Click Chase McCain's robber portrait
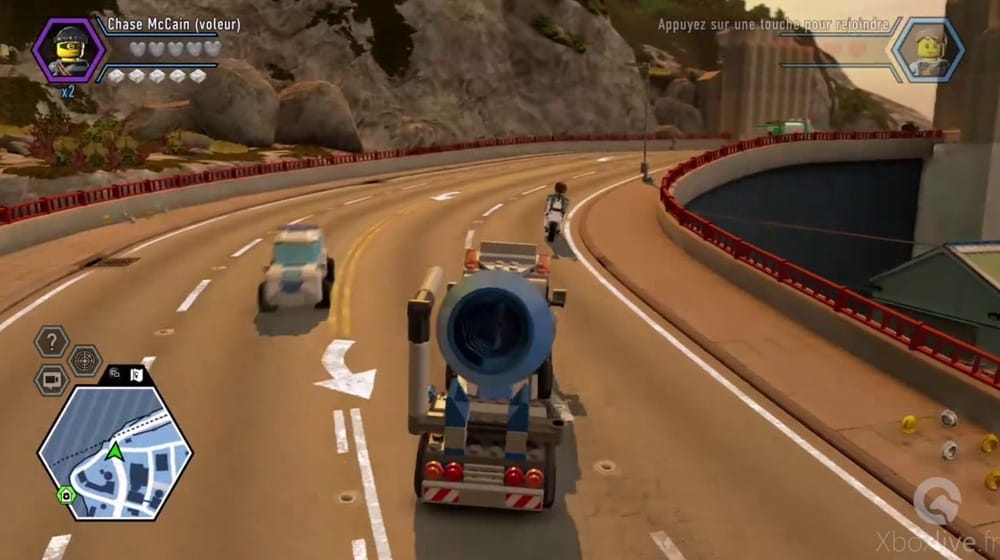Image resolution: width=1000 pixels, height=560 pixels. (x=68, y=50)
